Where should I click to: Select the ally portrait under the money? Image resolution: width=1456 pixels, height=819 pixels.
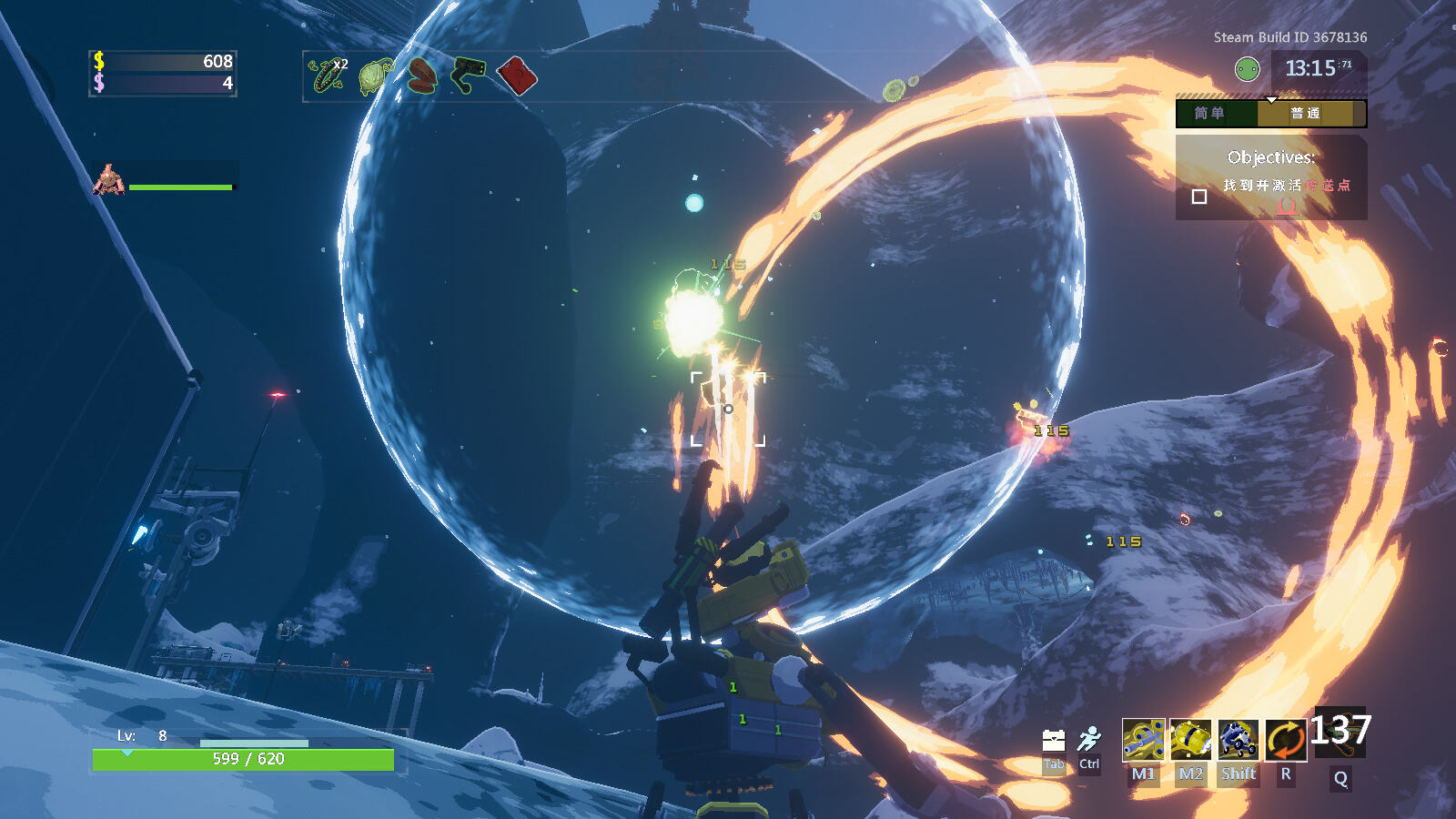(x=109, y=180)
